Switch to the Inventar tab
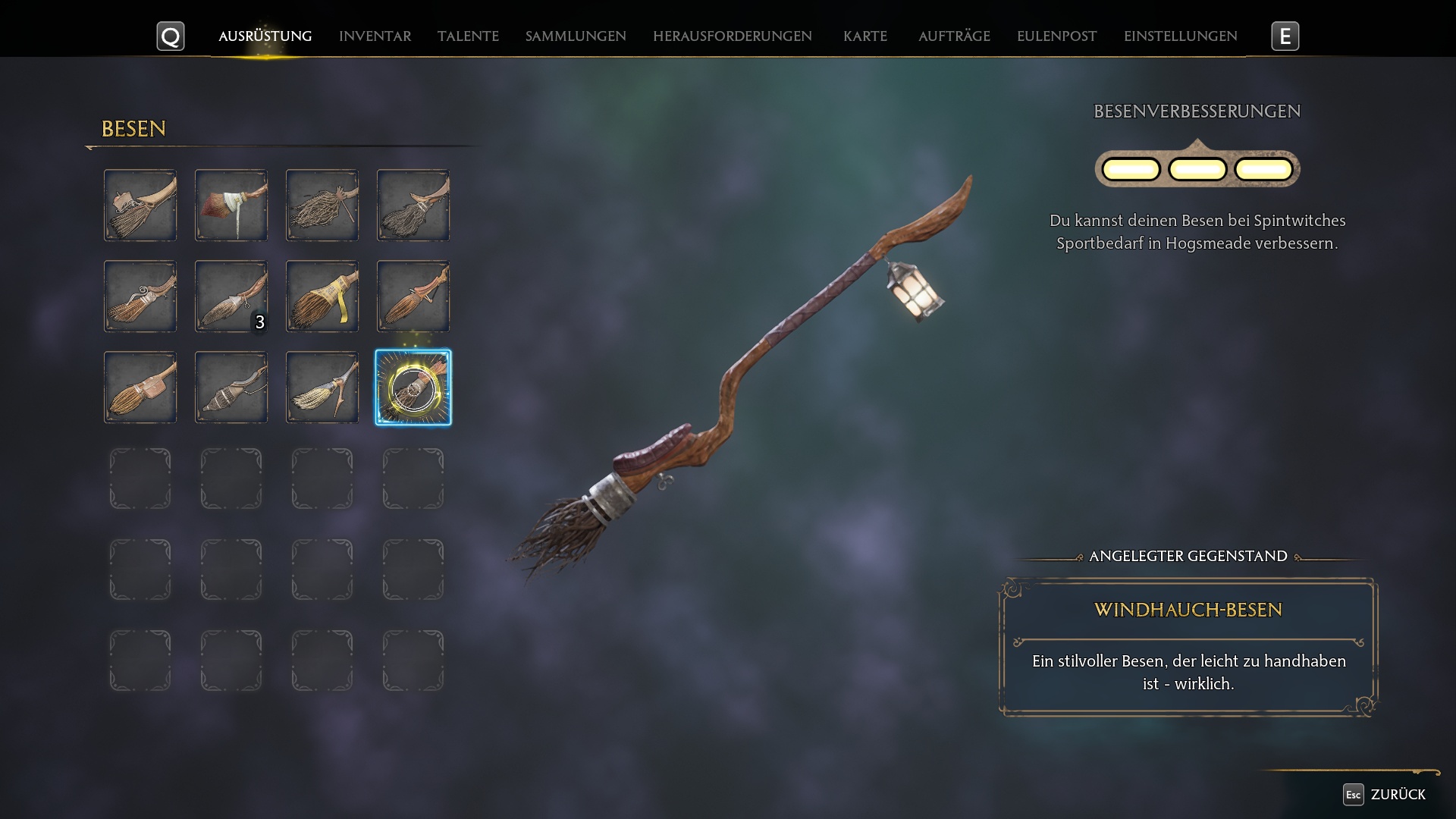 click(375, 36)
